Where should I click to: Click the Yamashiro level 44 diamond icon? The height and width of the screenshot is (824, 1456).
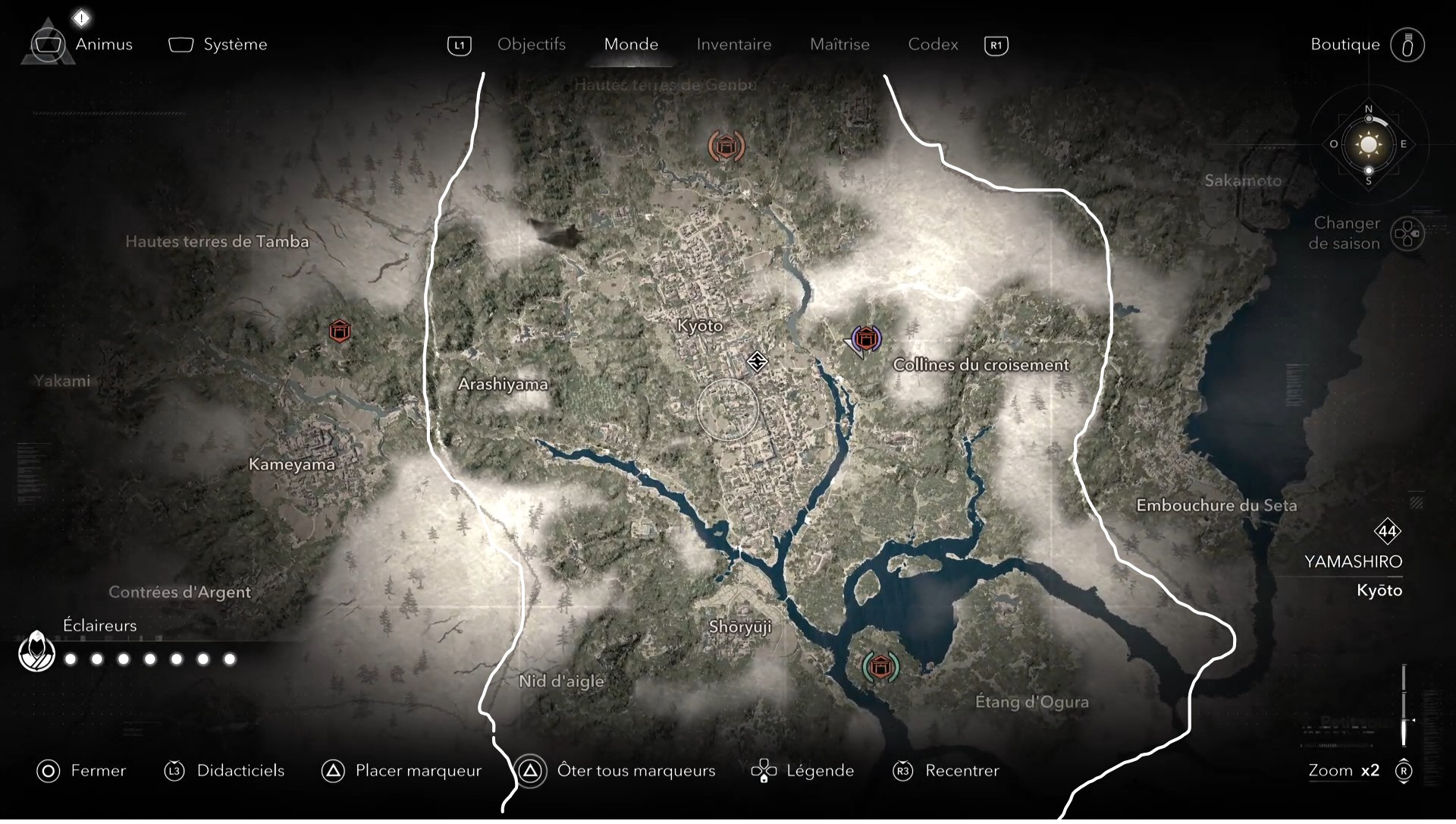[1389, 532]
